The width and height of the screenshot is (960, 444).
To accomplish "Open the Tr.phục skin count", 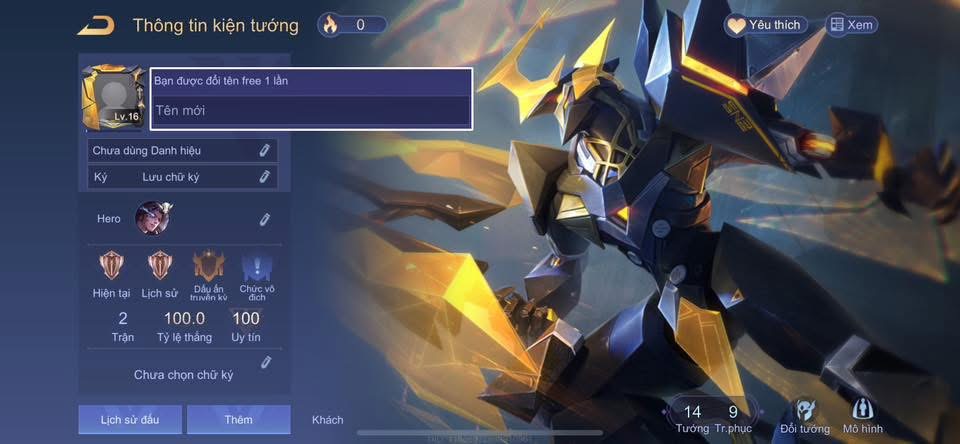I will point(733,416).
